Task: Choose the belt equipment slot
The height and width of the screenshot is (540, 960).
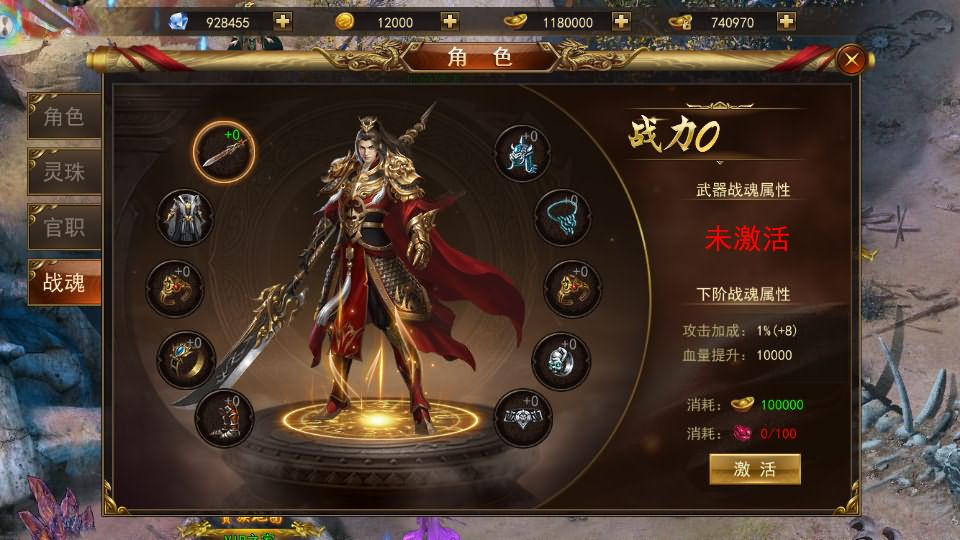Action: (x=523, y=417)
